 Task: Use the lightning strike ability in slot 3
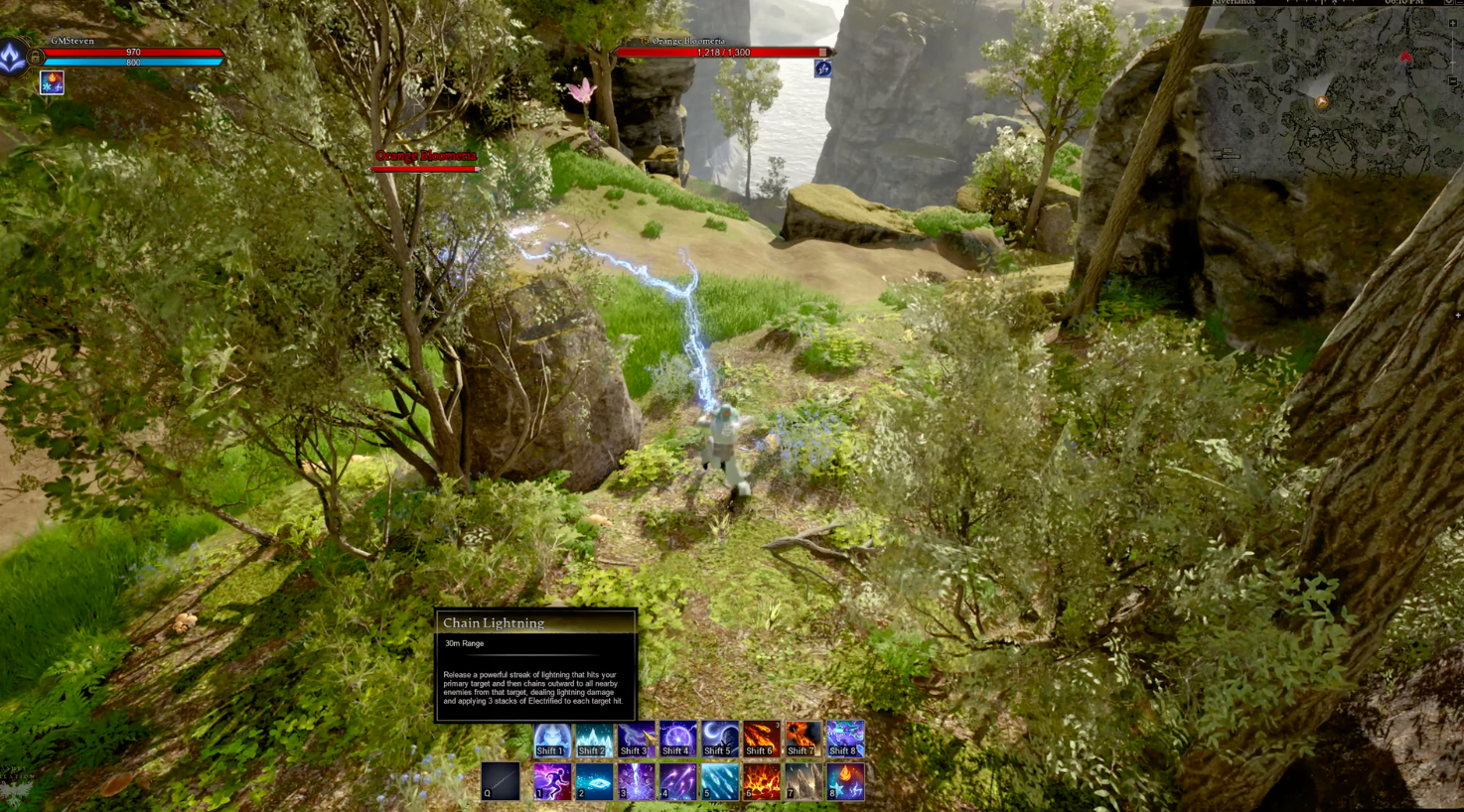[635, 781]
